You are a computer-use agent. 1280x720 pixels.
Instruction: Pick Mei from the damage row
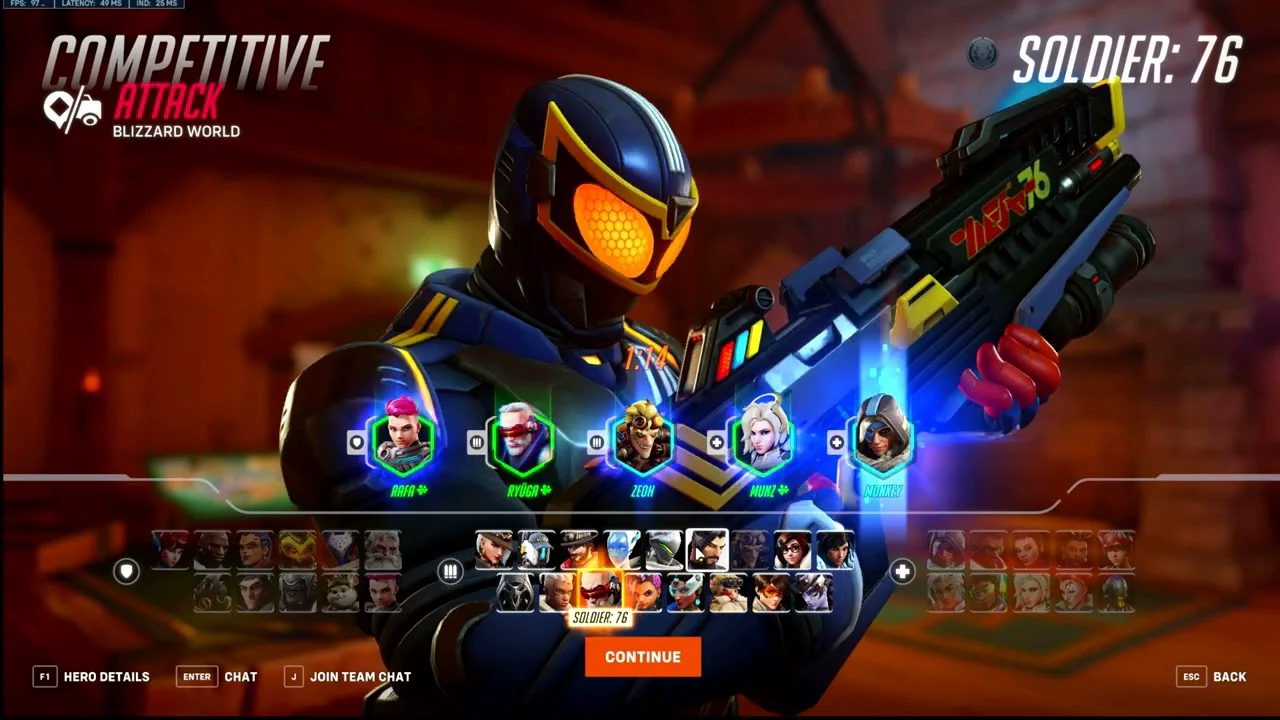pos(792,550)
